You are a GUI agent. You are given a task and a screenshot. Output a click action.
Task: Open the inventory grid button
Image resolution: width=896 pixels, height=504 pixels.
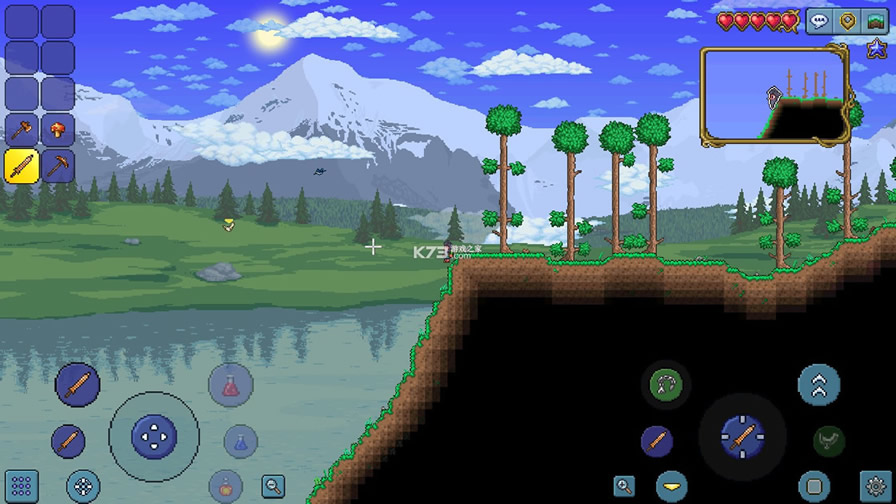[21, 486]
